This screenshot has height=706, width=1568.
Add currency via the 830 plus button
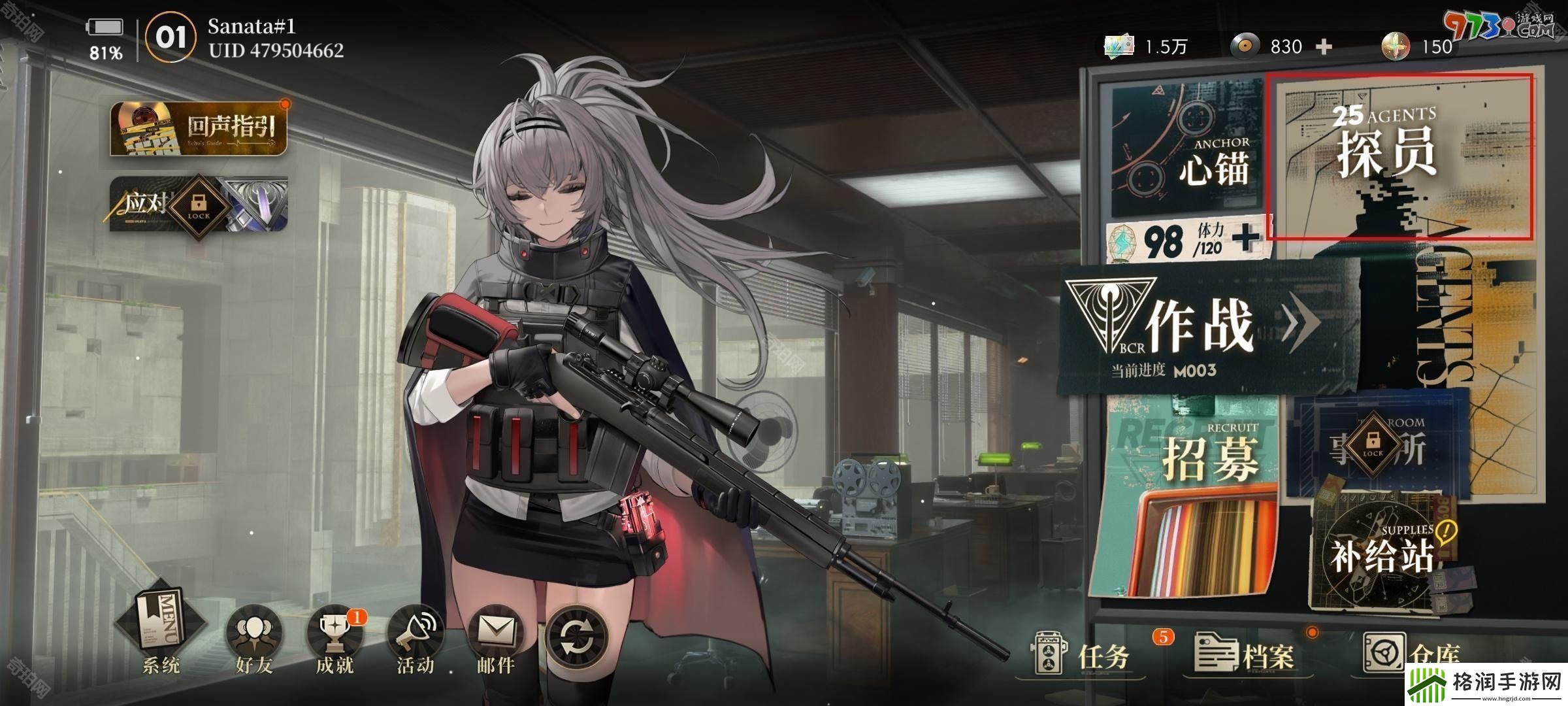click(x=1324, y=47)
